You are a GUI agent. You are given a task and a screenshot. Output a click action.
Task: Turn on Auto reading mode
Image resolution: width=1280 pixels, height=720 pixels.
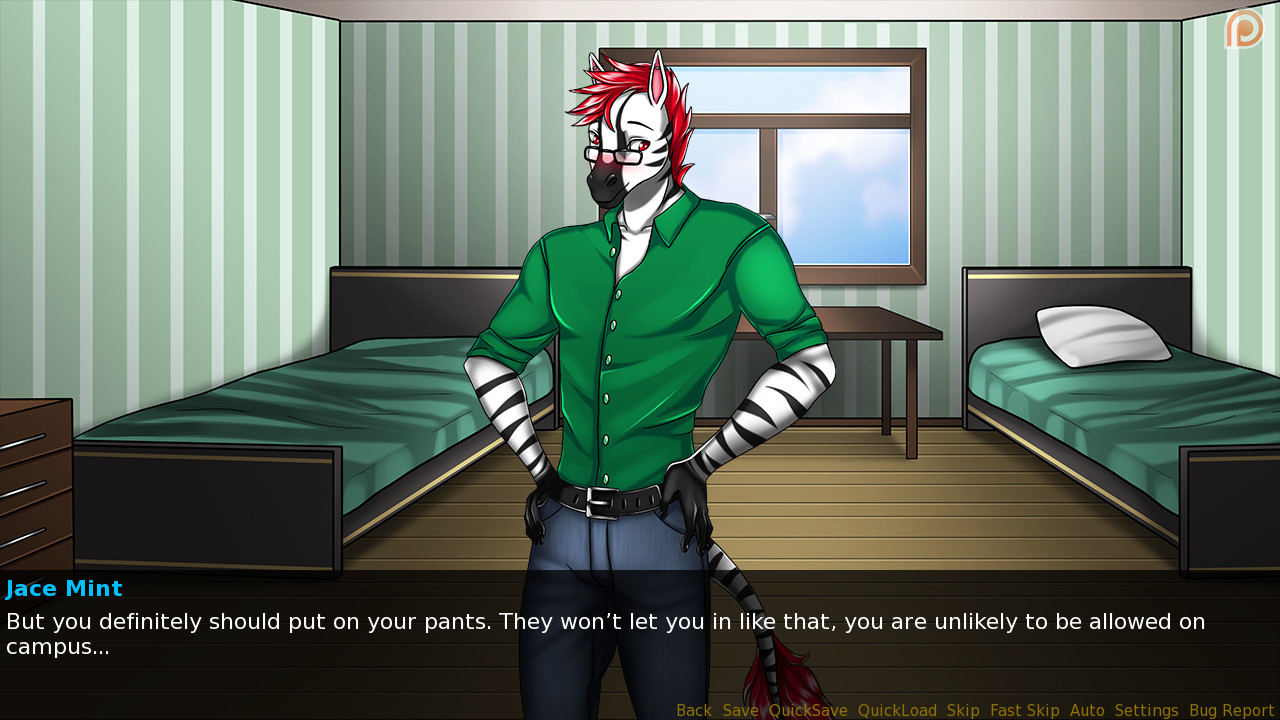pyautogui.click(x=1087, y=710)
